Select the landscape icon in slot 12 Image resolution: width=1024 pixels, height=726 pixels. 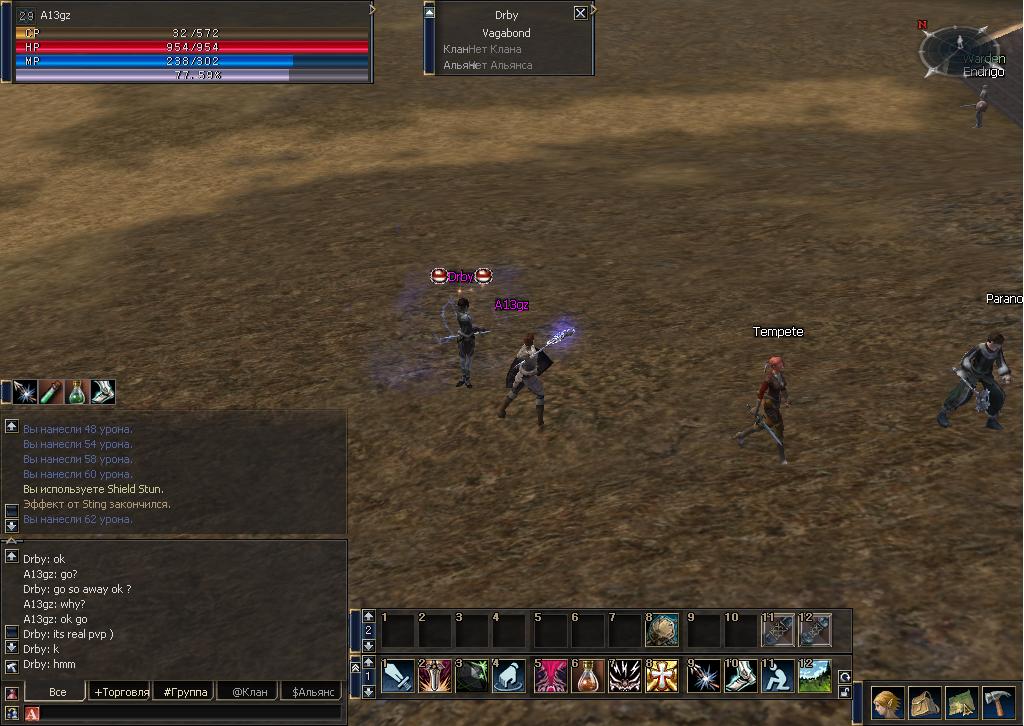tap(814, 675)
